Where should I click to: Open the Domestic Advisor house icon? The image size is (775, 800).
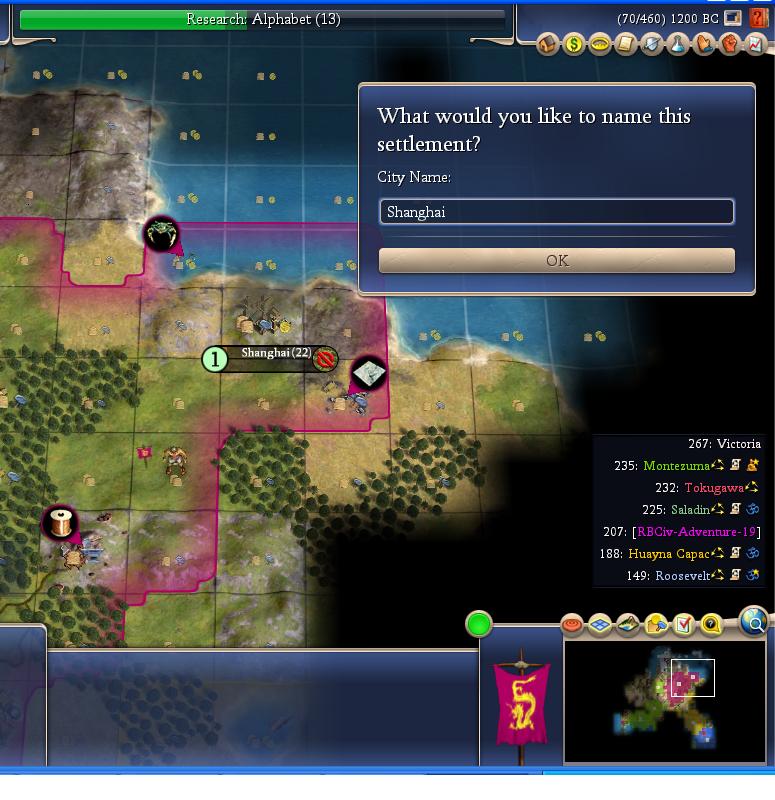coord(548,45)
